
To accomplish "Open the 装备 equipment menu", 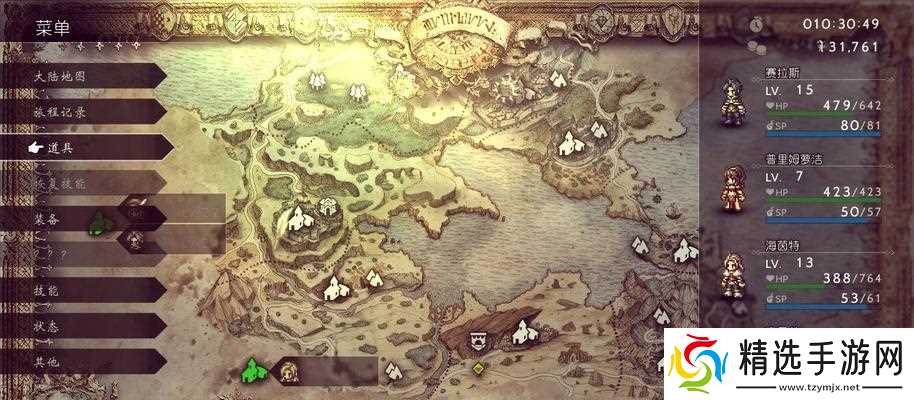I will 50,218.
